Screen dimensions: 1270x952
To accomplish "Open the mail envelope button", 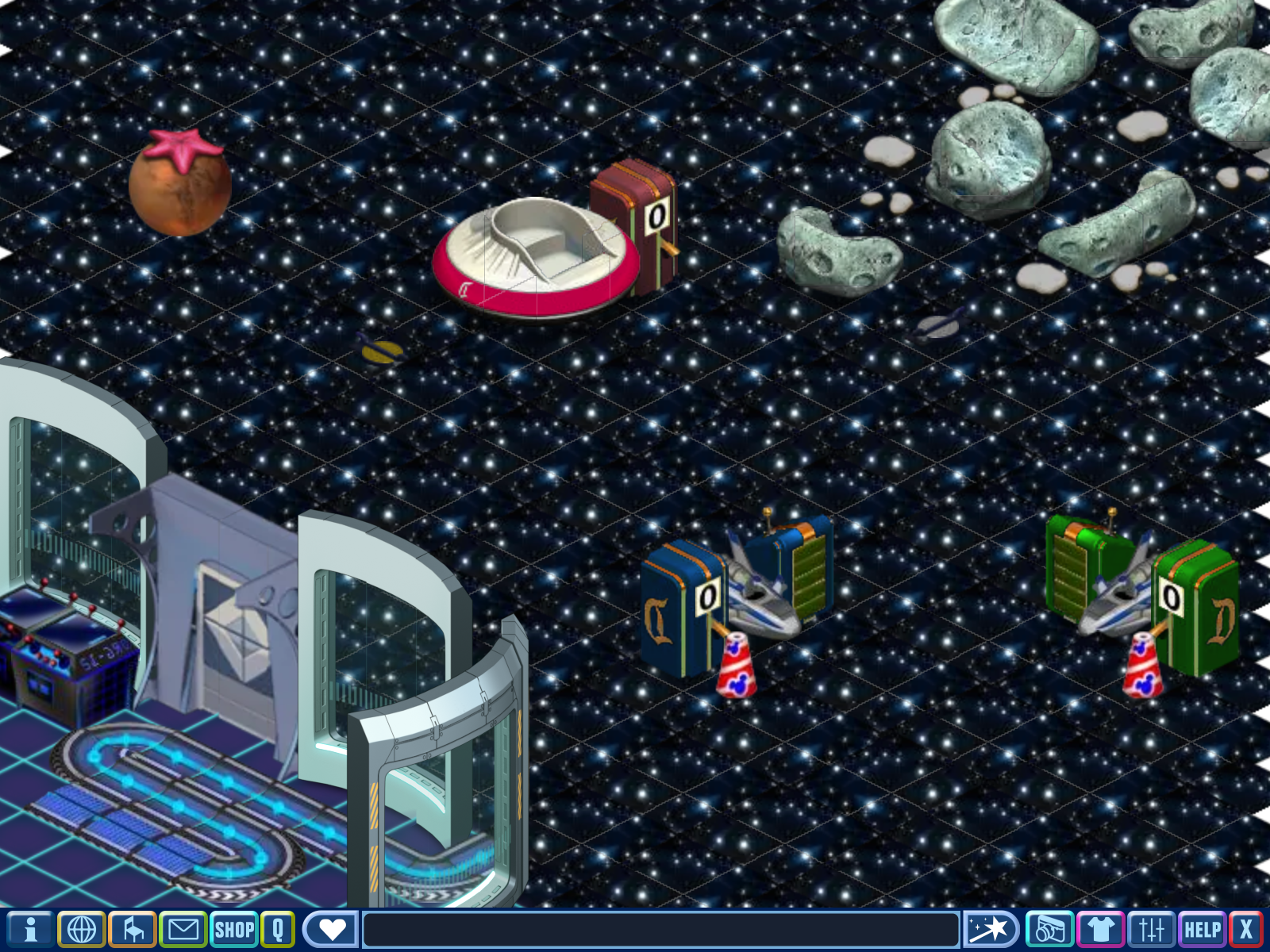I will click(x=183, y=929).
